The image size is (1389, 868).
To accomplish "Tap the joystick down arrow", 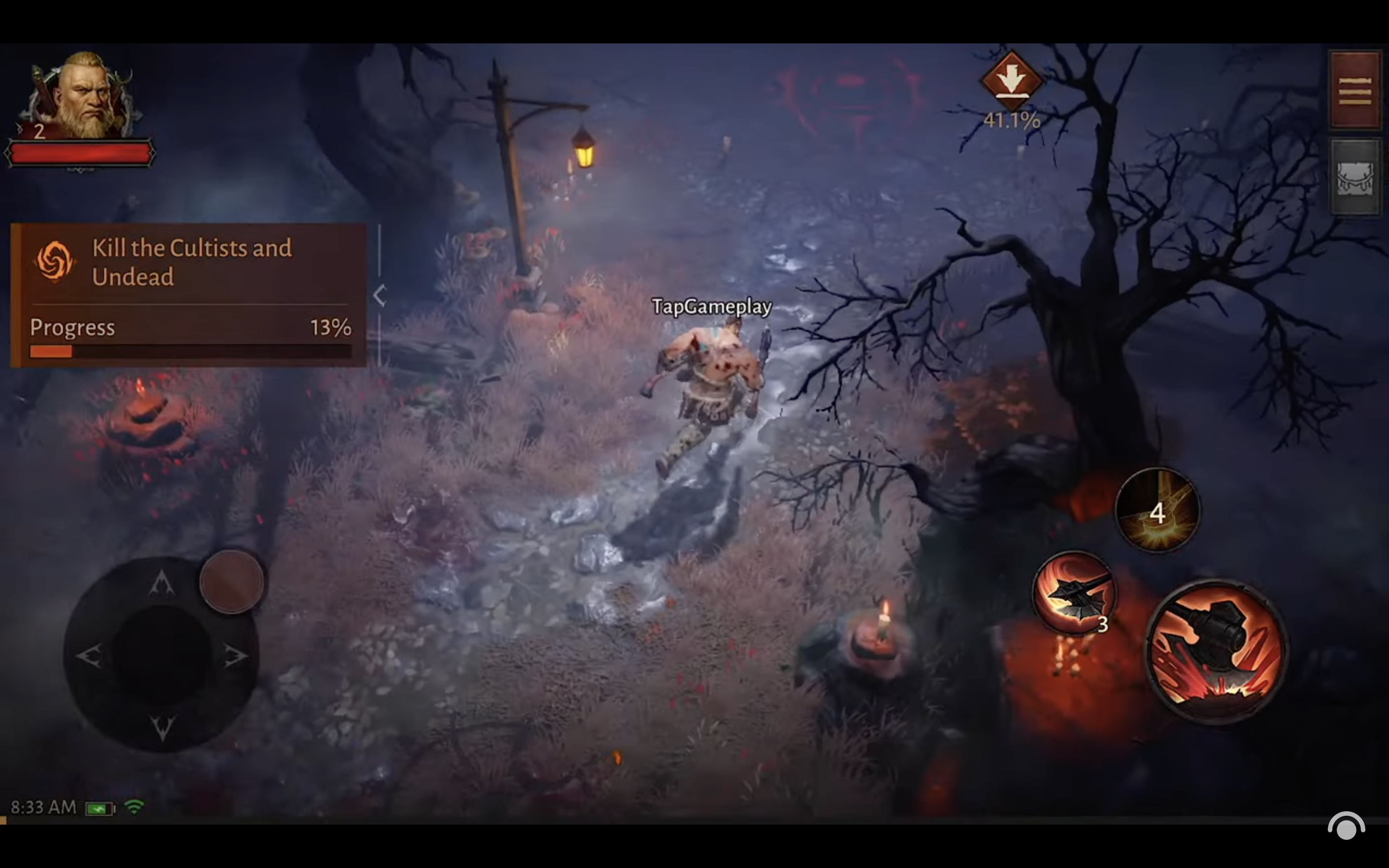I will tap(162, 727).
